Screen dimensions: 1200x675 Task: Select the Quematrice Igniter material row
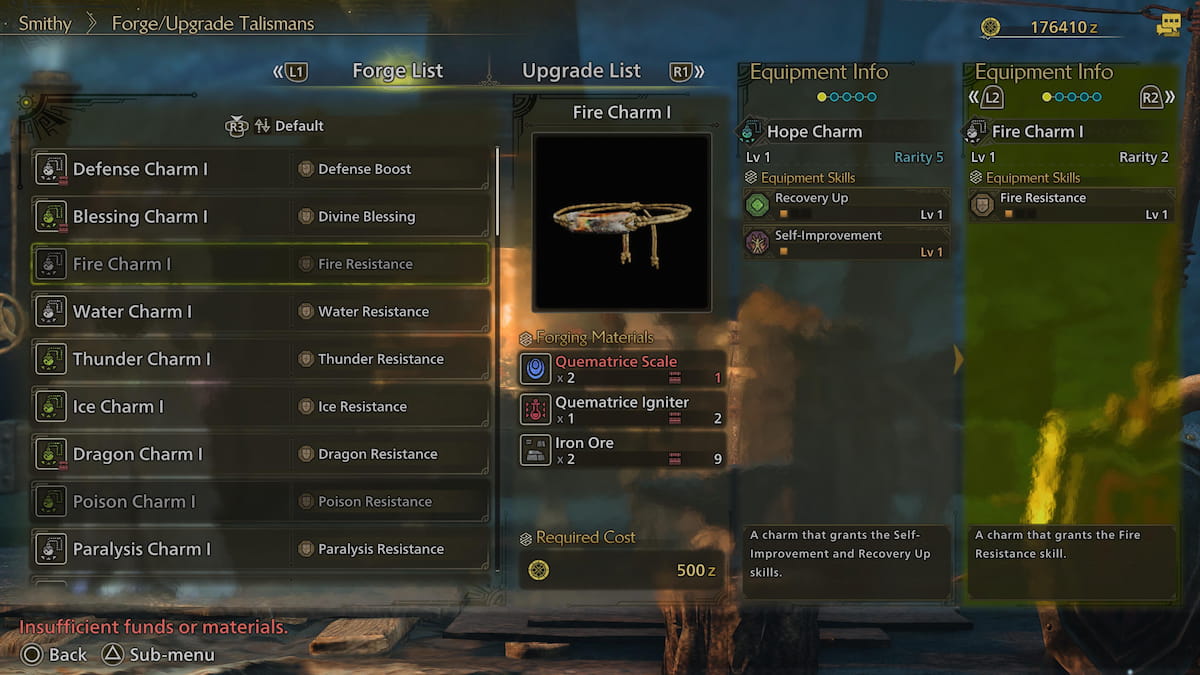point(622,410)
